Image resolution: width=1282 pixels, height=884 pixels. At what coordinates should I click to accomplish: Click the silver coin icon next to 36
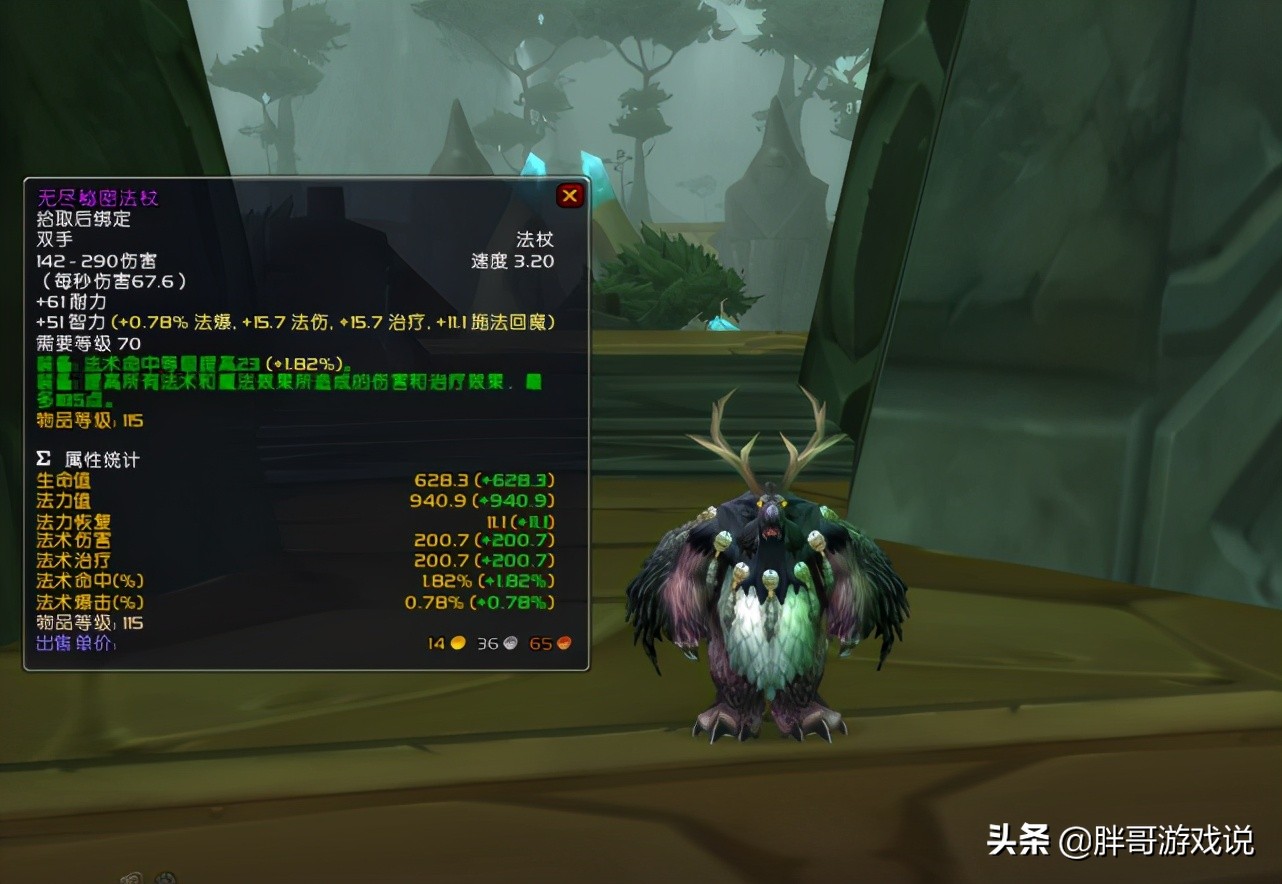point(512,643)
